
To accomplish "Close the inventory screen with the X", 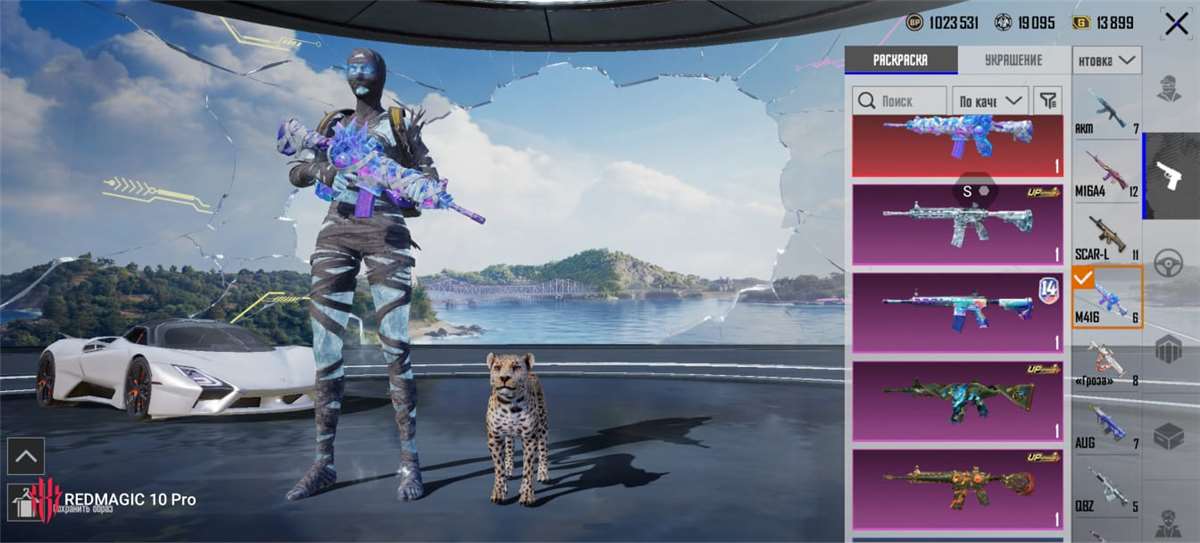I will coord(1176,24).
